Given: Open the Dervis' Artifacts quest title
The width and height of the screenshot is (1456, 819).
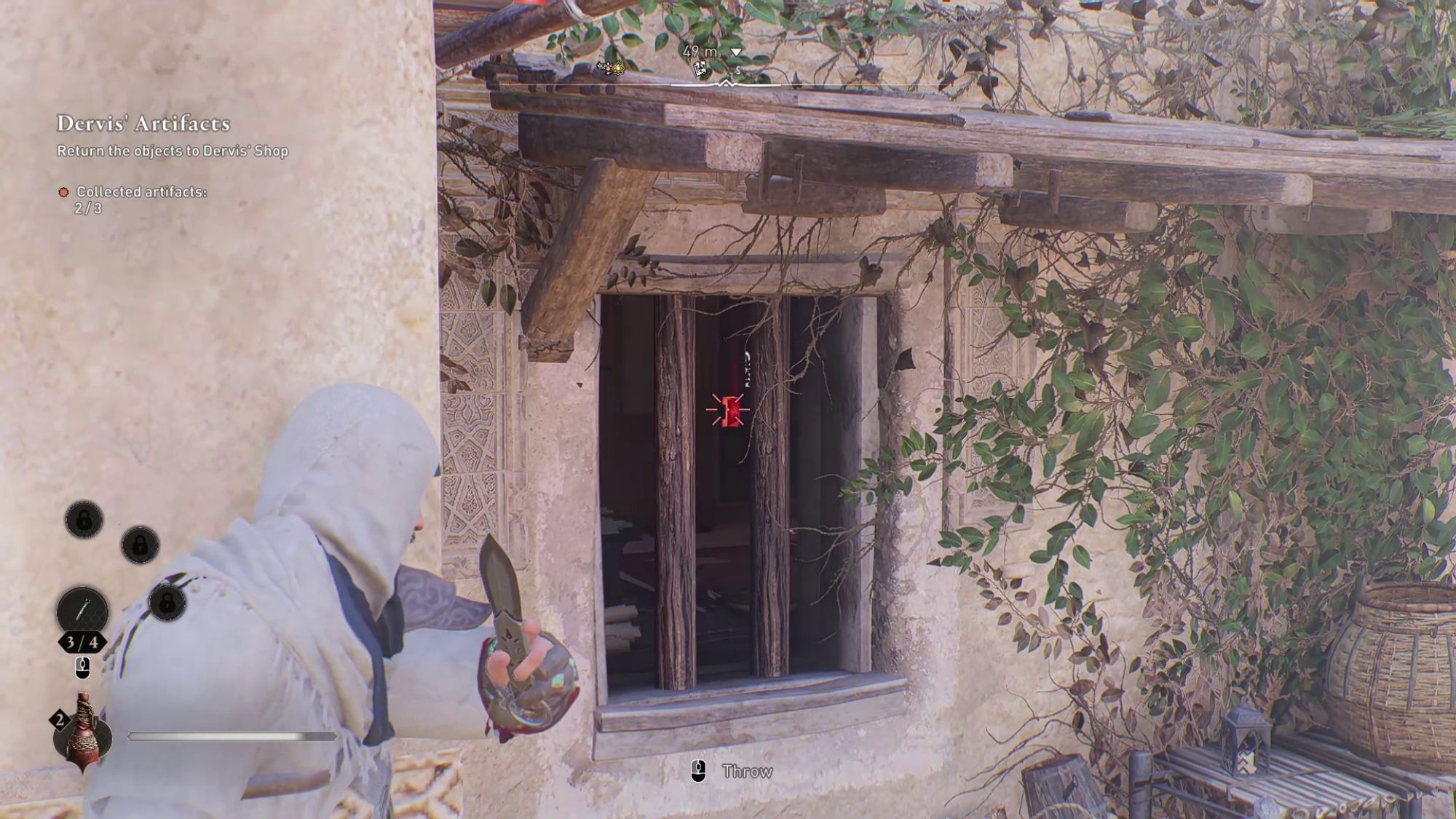Looking at the screenshot, I should 143,123.
